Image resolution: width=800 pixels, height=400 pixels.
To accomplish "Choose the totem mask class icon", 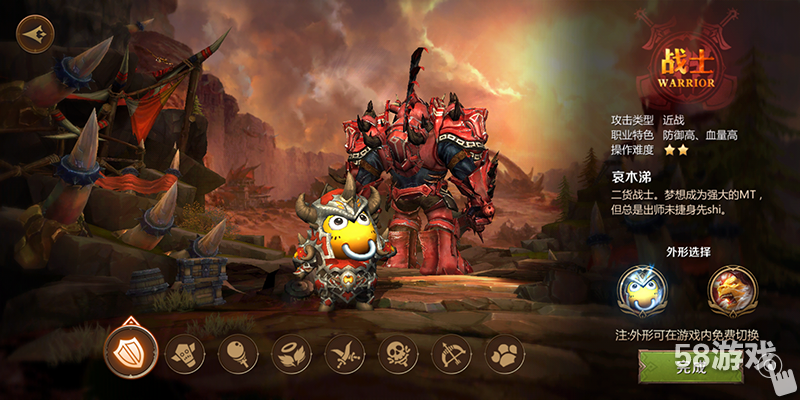I will point(184,353).
